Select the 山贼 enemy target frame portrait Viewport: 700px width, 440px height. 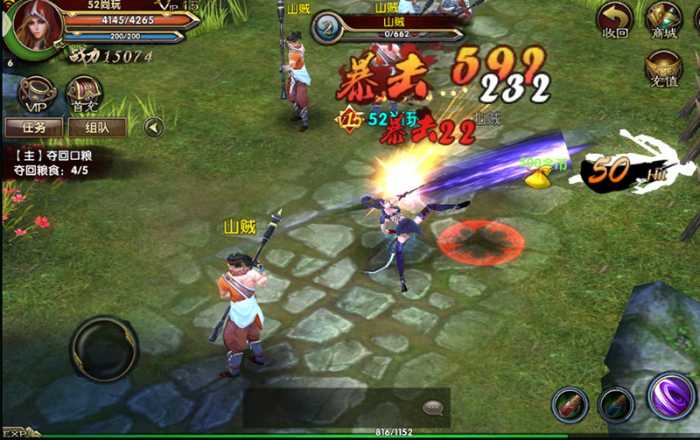coord(327,28)
